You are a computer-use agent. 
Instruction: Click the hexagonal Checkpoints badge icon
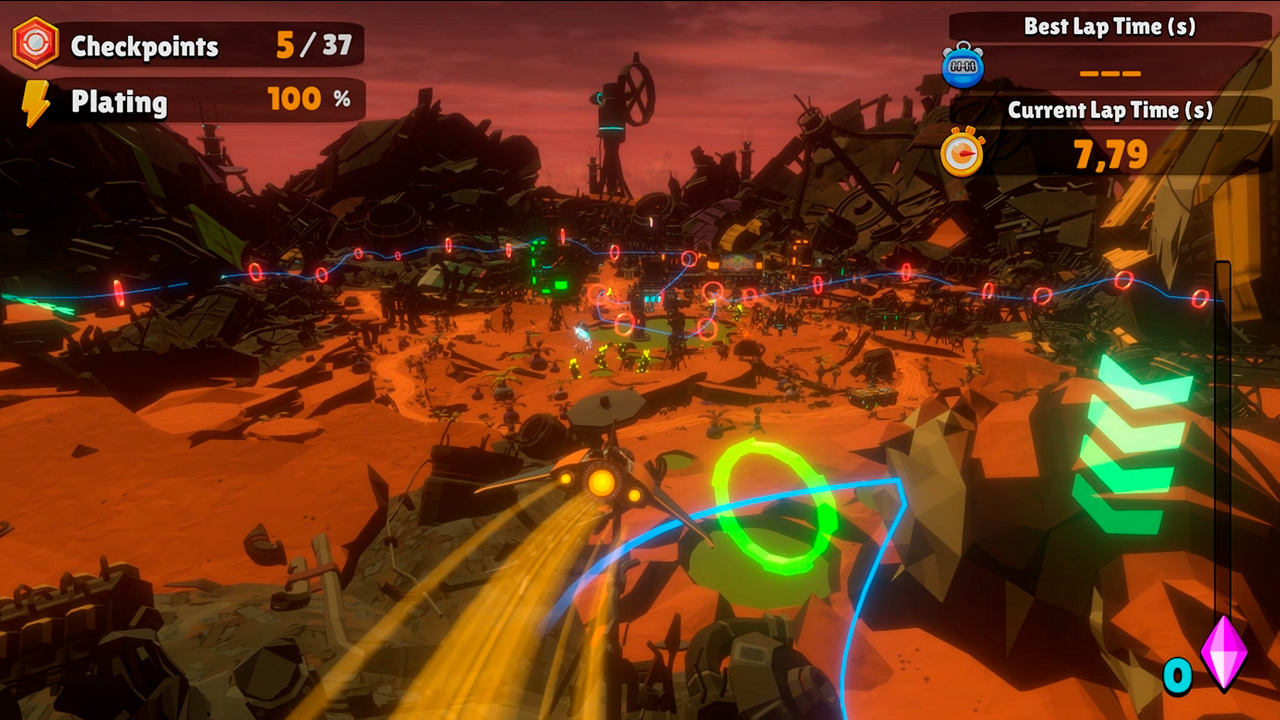(37, 42)
